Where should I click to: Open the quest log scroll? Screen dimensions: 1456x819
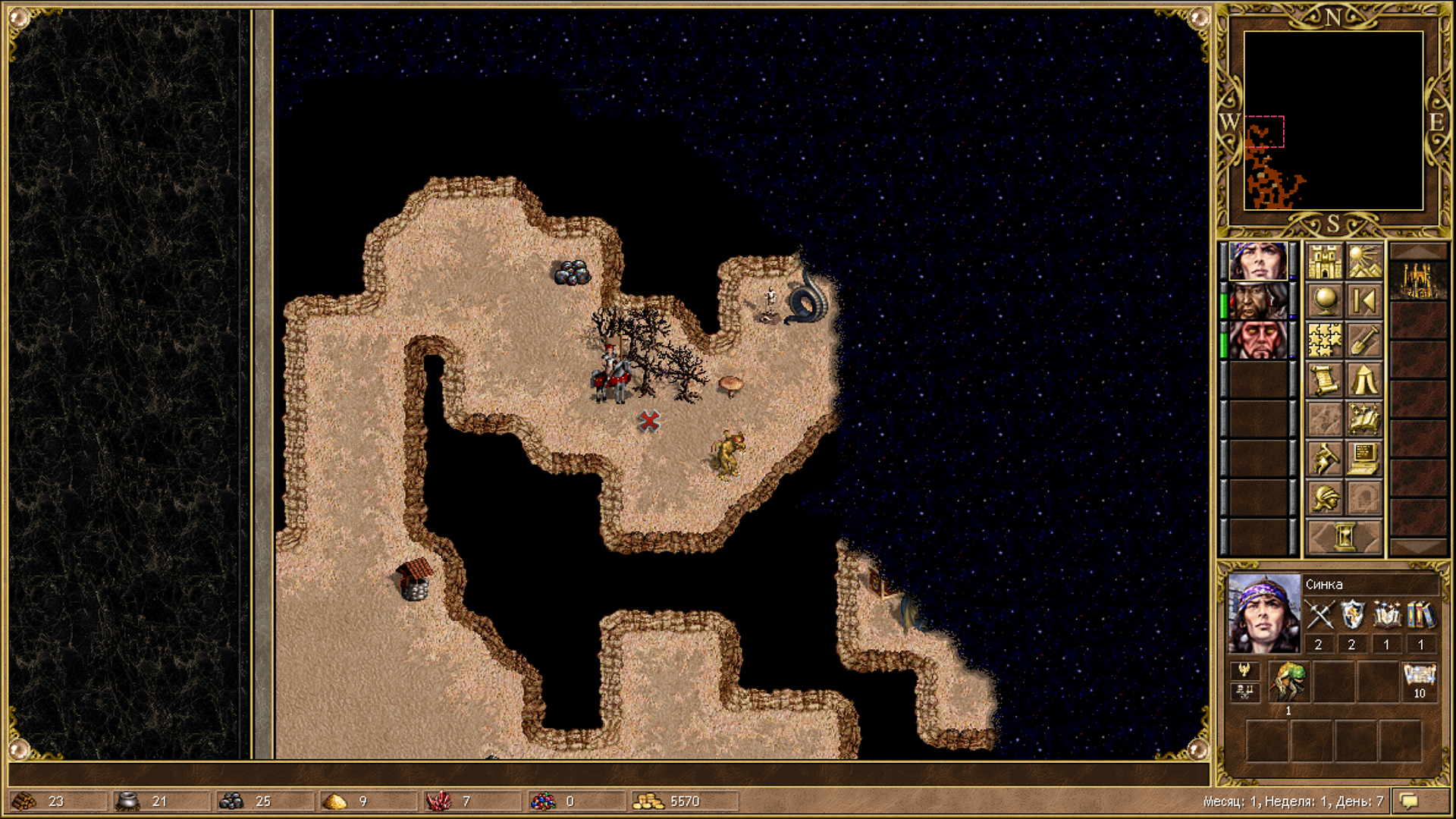click(x=1325, y=379)
